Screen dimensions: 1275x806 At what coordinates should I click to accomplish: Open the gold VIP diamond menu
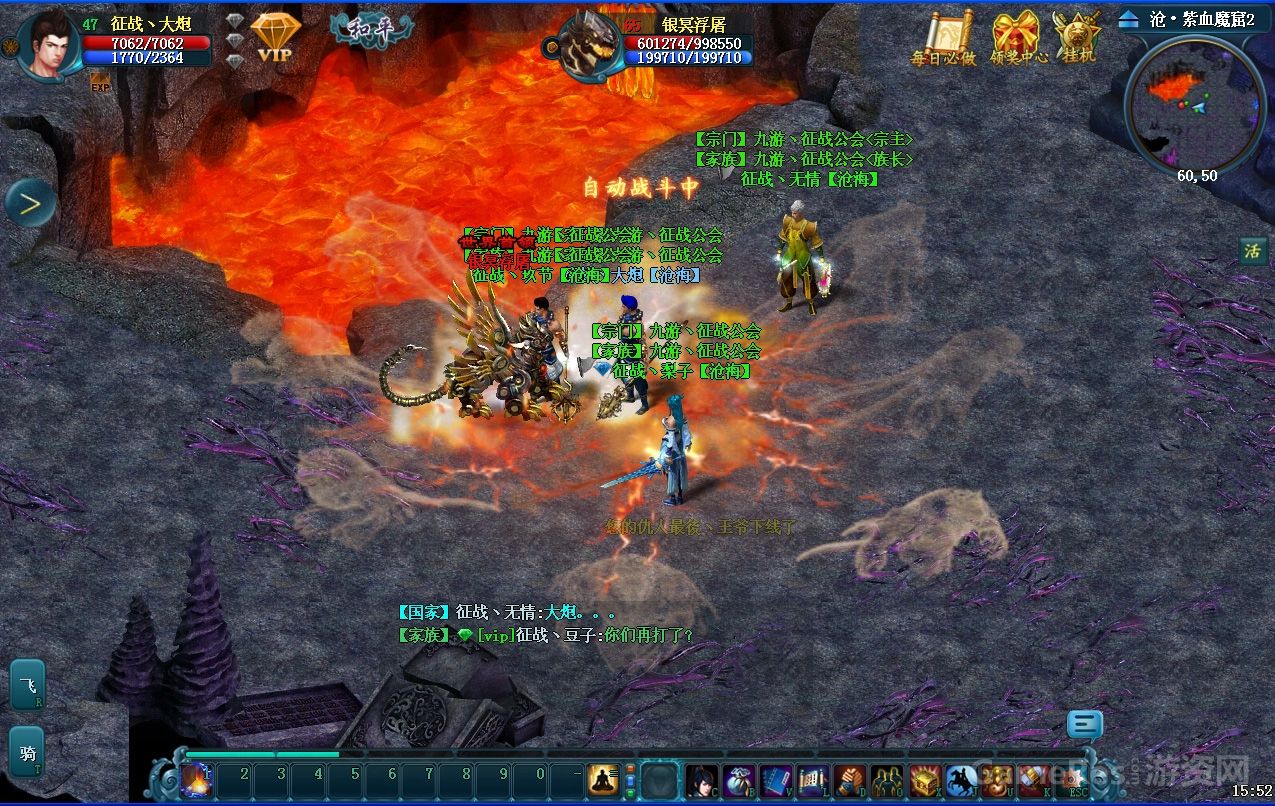coord(275,38)
